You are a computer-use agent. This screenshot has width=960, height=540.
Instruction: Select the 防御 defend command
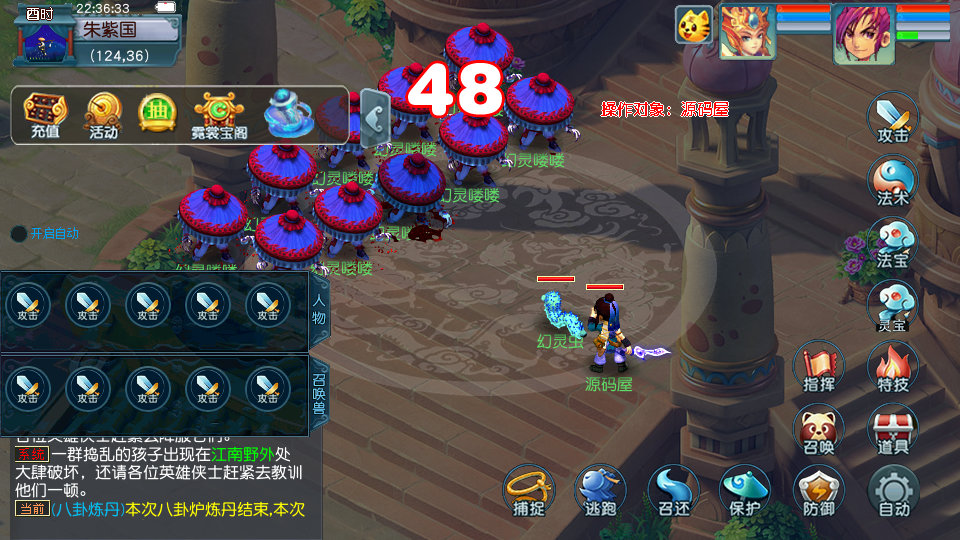click(819, 492)
